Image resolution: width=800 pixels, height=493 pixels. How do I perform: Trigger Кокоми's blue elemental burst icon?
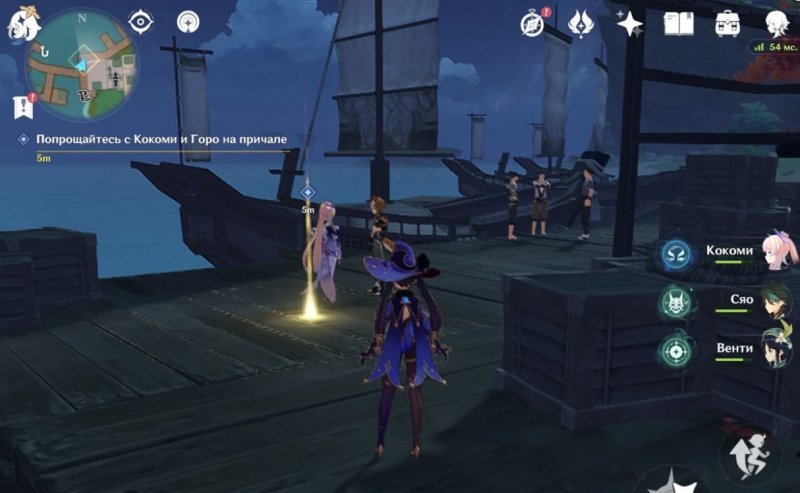click(675, 254)
